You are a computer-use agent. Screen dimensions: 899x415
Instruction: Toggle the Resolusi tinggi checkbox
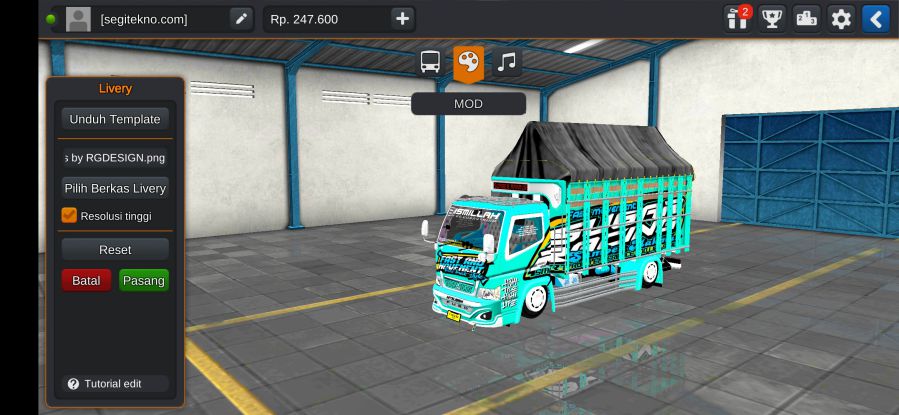[x=69, y=215]
